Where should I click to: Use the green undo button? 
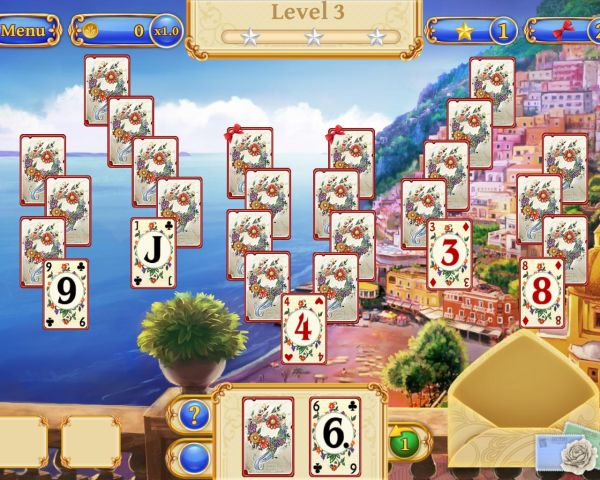click(404, 439)
